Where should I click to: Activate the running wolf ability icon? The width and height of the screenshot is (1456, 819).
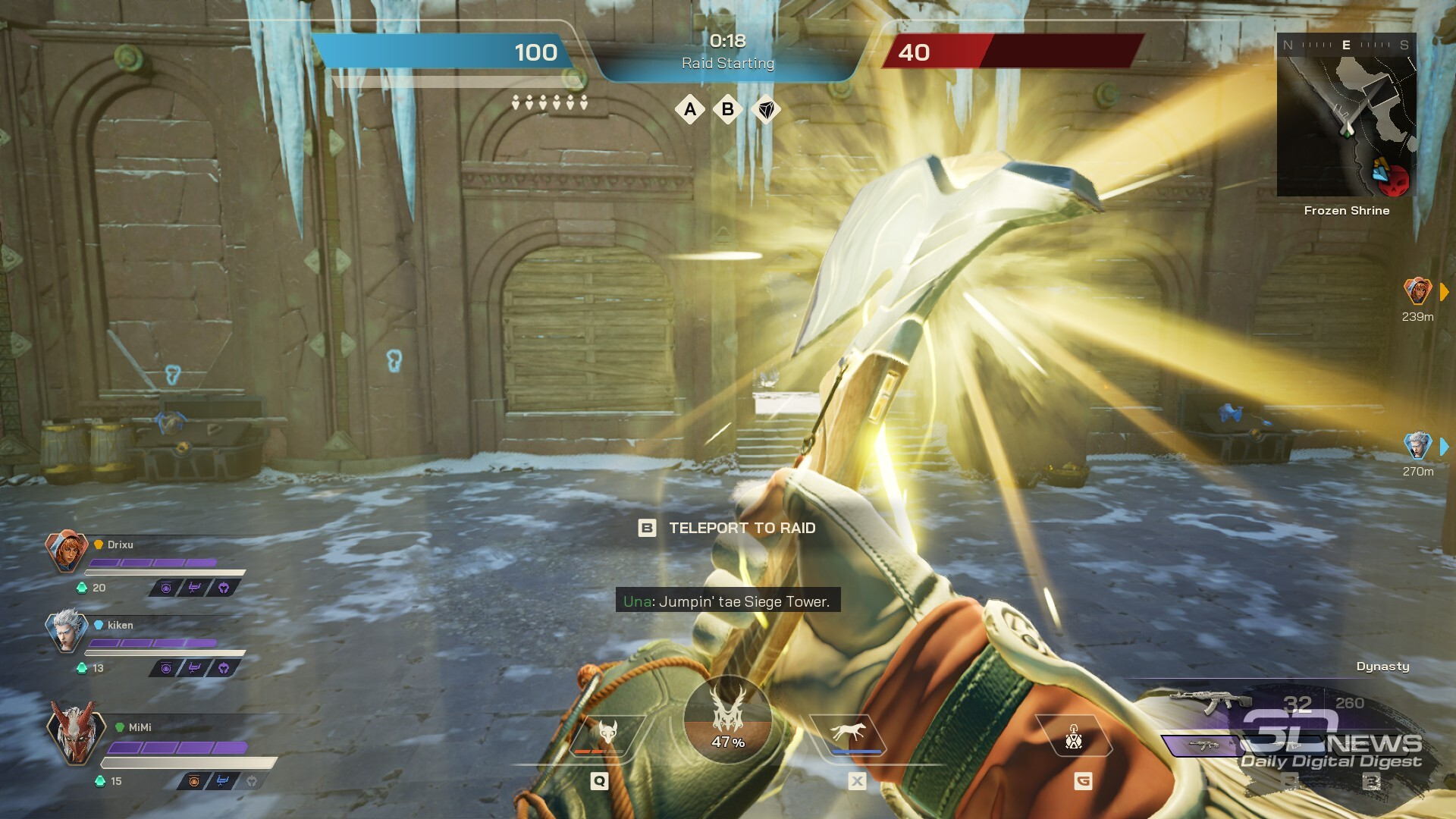[x=848, y=733]
